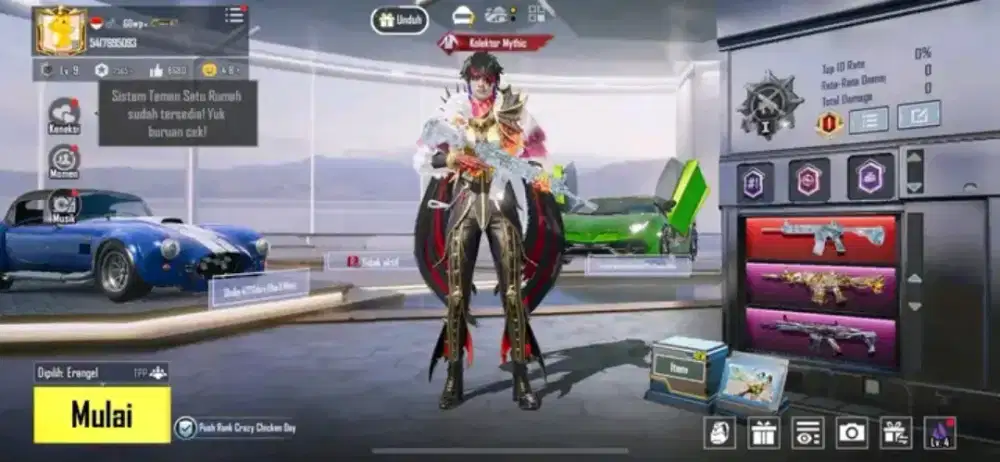Open the Momen feed
This screenshot has width=1000, height=462.
coord(64,161)
